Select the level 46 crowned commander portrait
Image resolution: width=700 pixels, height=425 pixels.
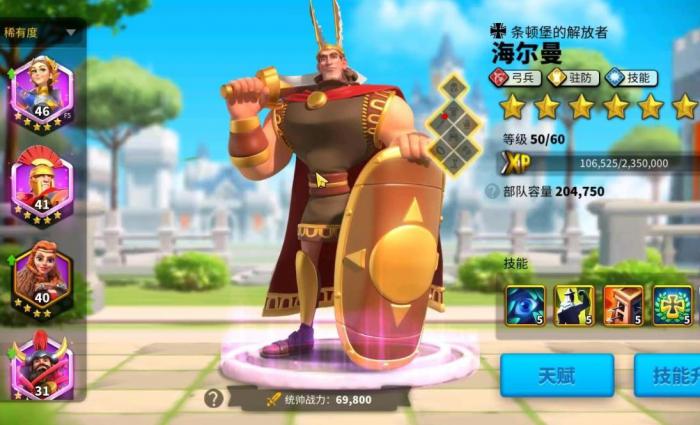(x=41, y=90)
